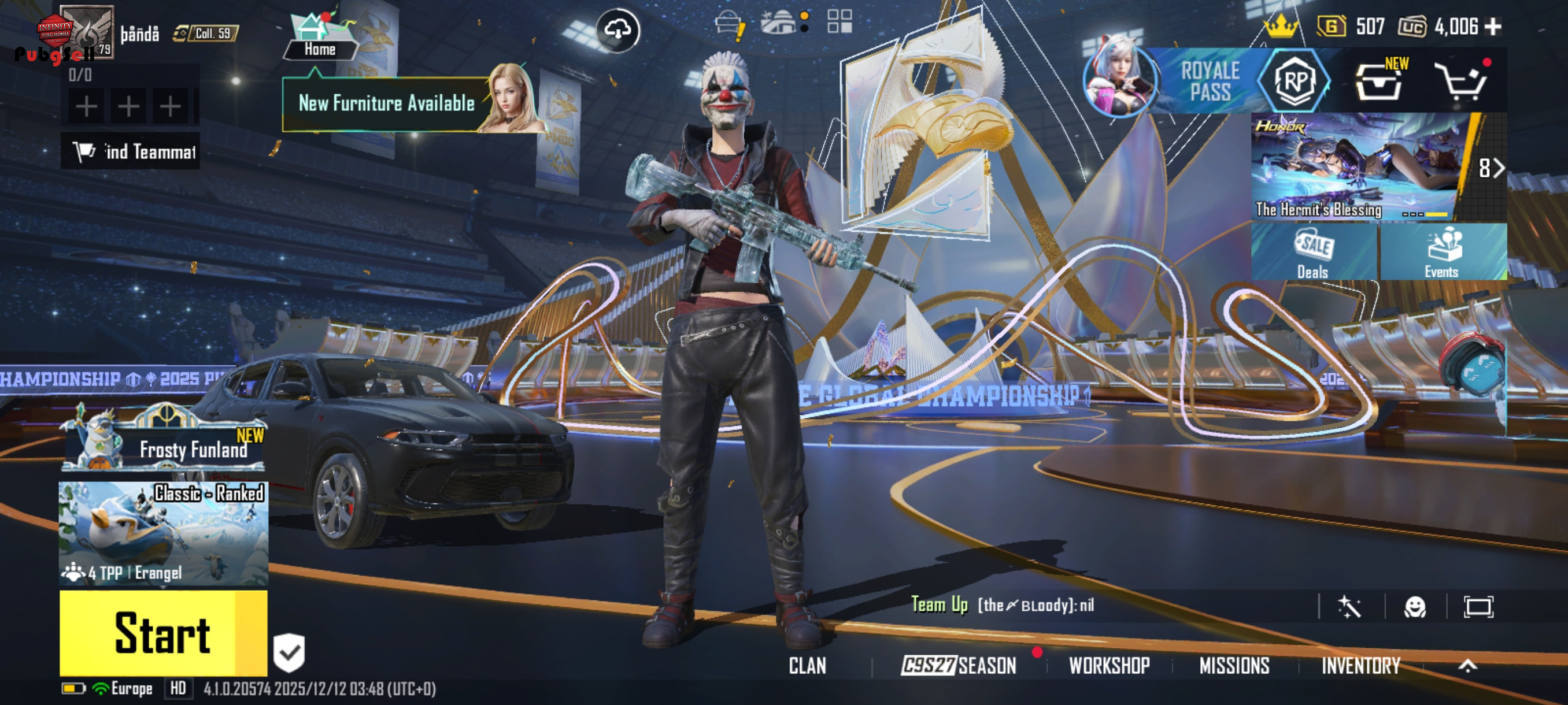Screen dimensions: 1568x705
Task: Open the shopping cart shop
Action: click(x=1461, y=81)
